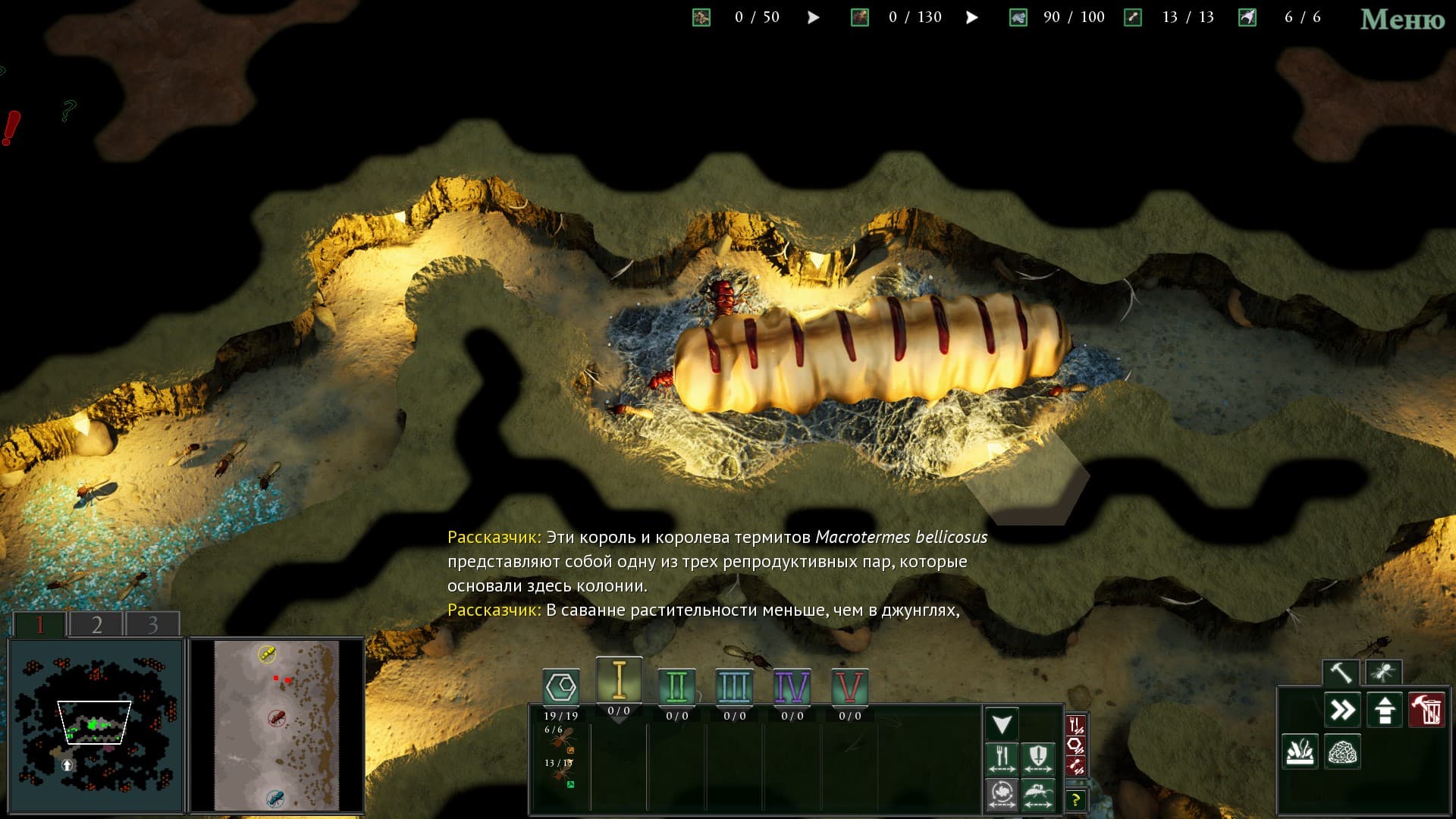Open the yellow question mark help

1075,800
